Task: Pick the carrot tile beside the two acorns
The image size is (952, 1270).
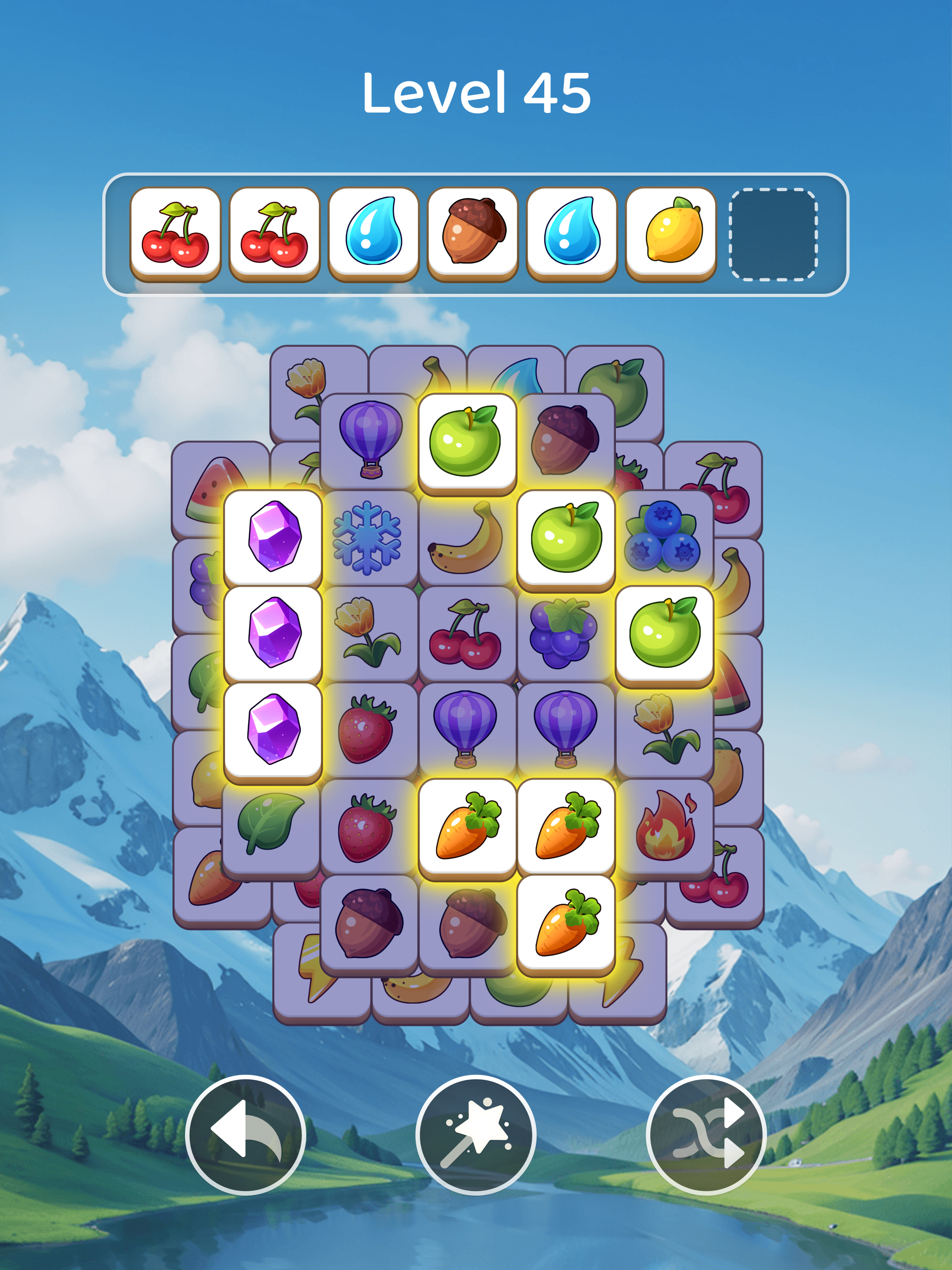Action: tap(566, 923)
